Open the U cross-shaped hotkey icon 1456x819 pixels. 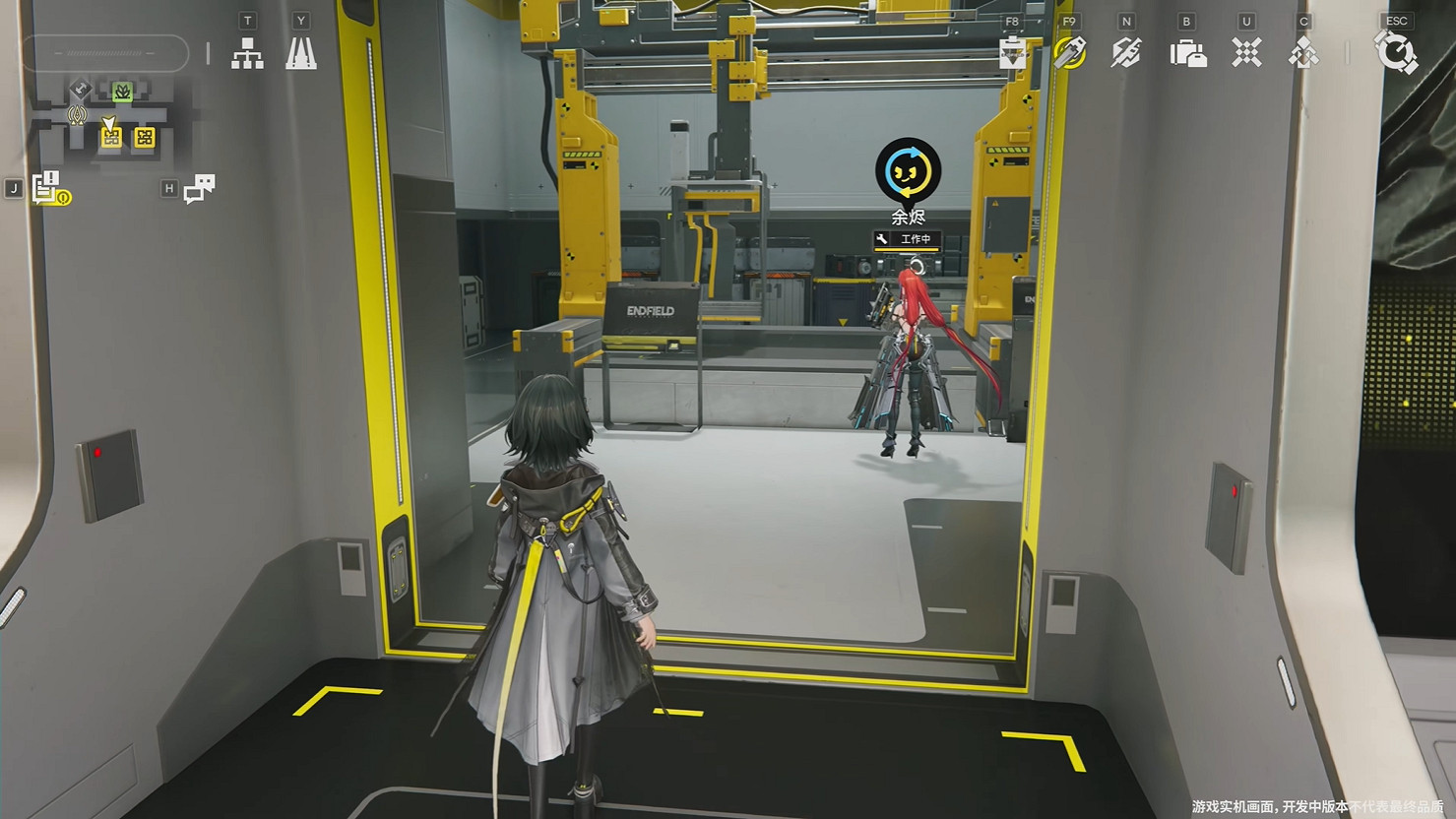click(x=1245, y=54)
